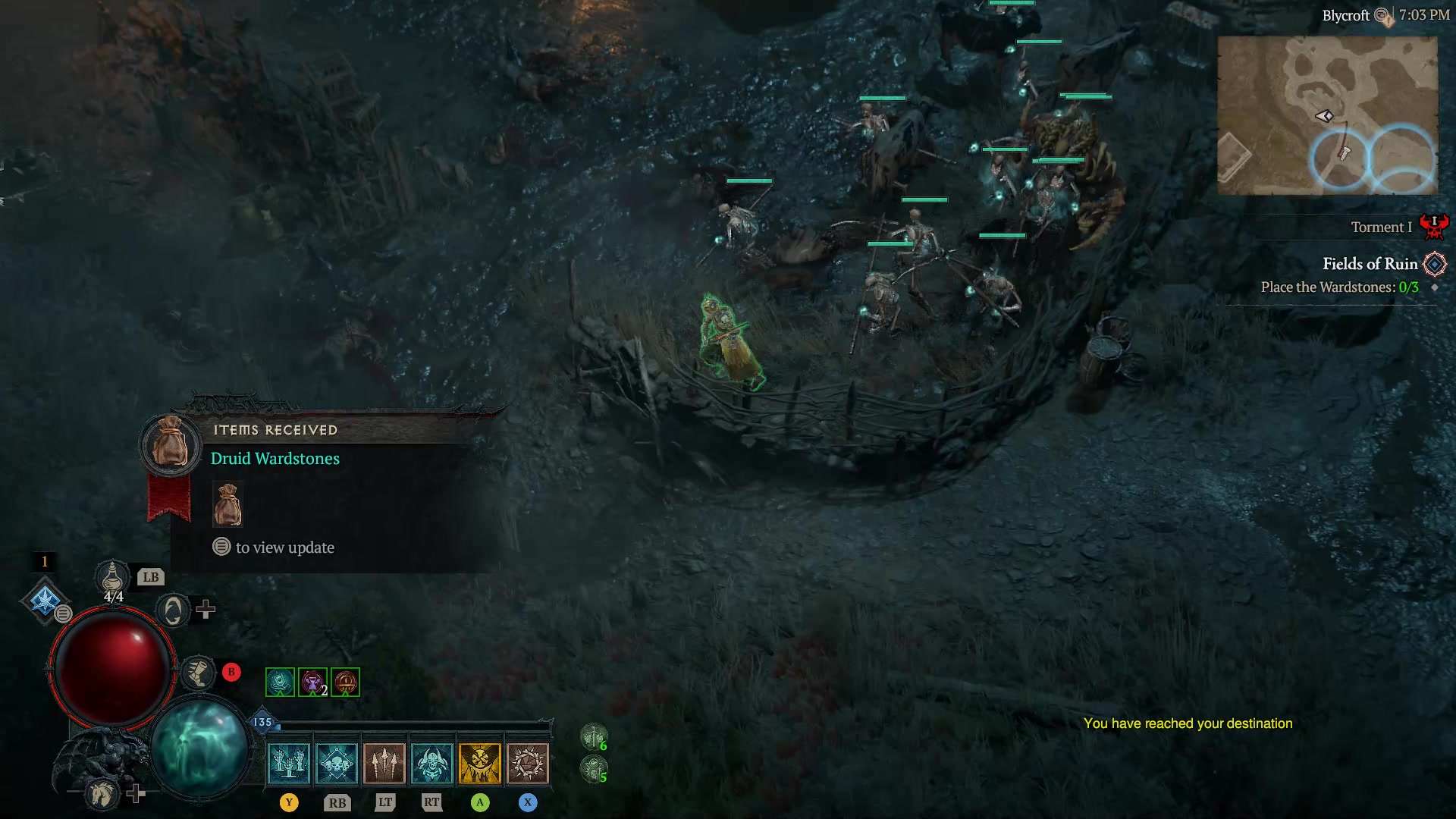1456x819 pixels.
Task: Activate the health potion icon labeled 4/4
Action: (112, 580)
